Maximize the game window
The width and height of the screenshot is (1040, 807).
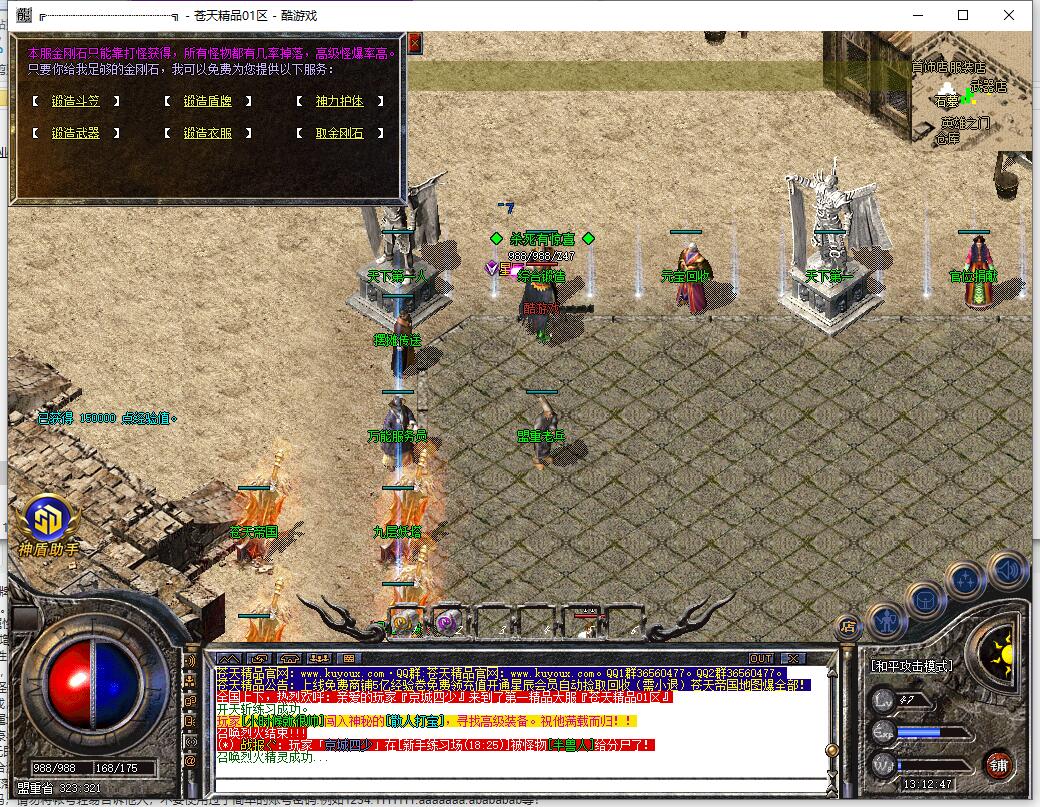coord(963,15)
